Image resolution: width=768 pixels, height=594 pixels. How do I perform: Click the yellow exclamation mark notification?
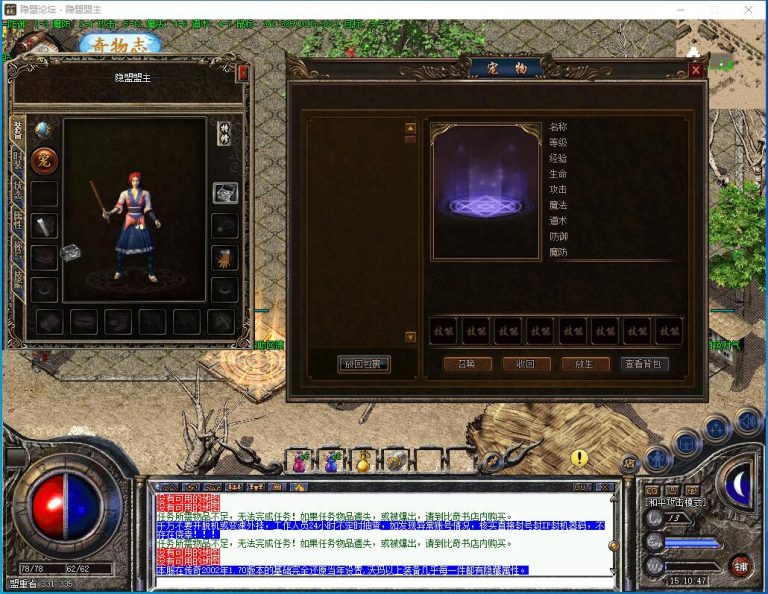tap(579, 458)
